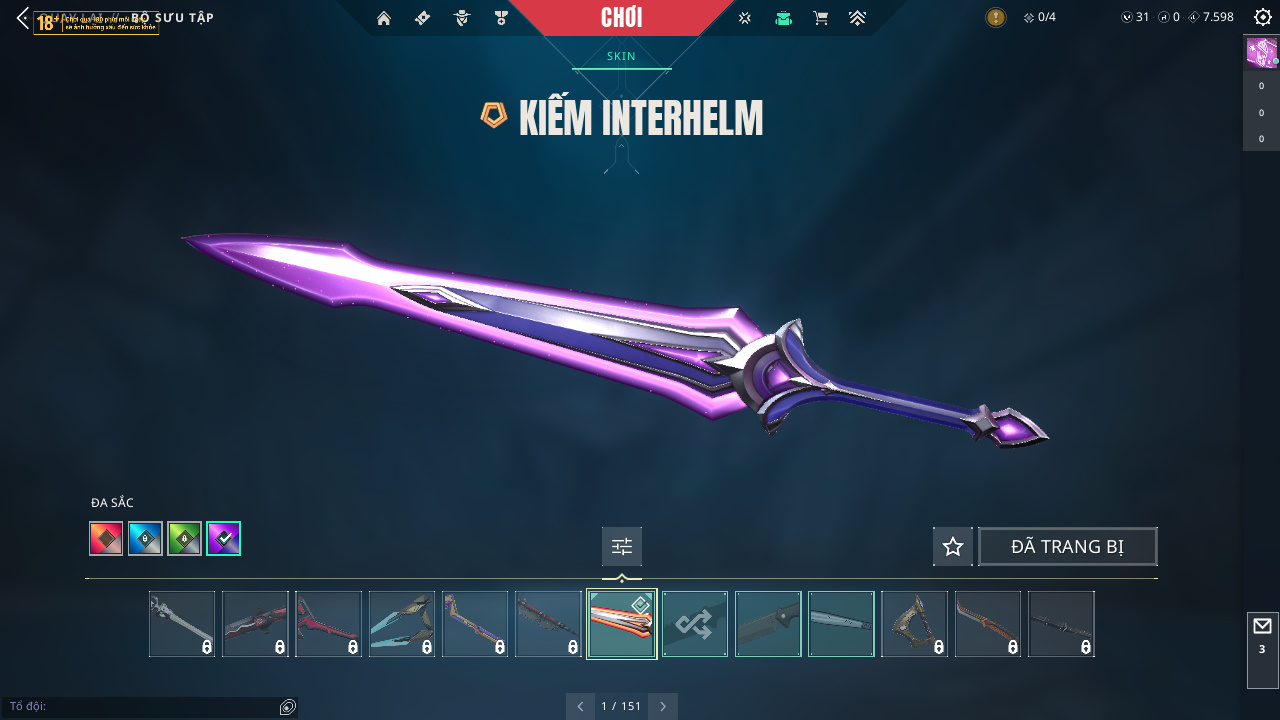Click the ĐÃ TRANG BỊ button

pos(1067,547)
